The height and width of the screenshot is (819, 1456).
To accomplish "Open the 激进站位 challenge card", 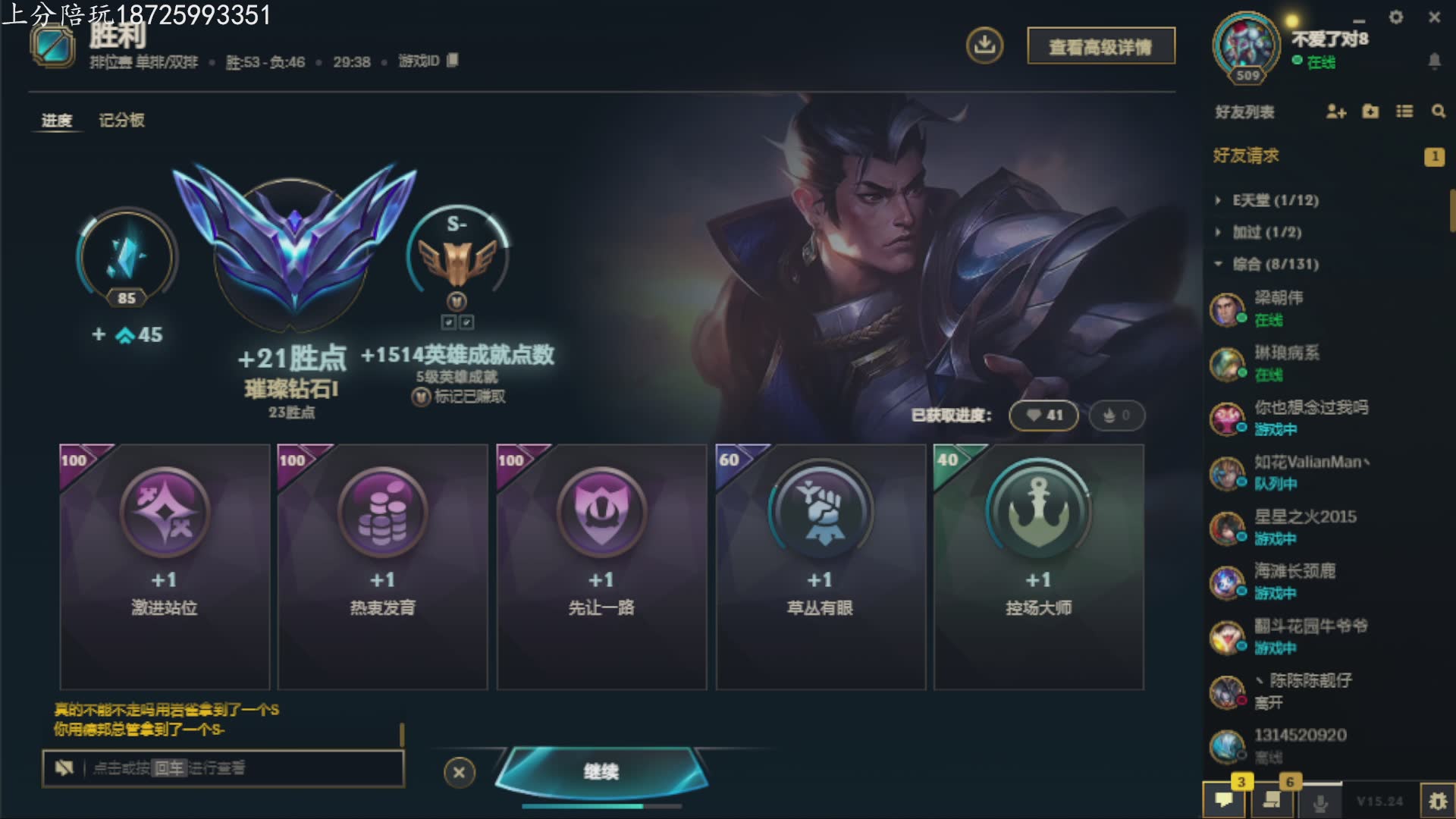I will pyautogui.click(x=165, y=566).
